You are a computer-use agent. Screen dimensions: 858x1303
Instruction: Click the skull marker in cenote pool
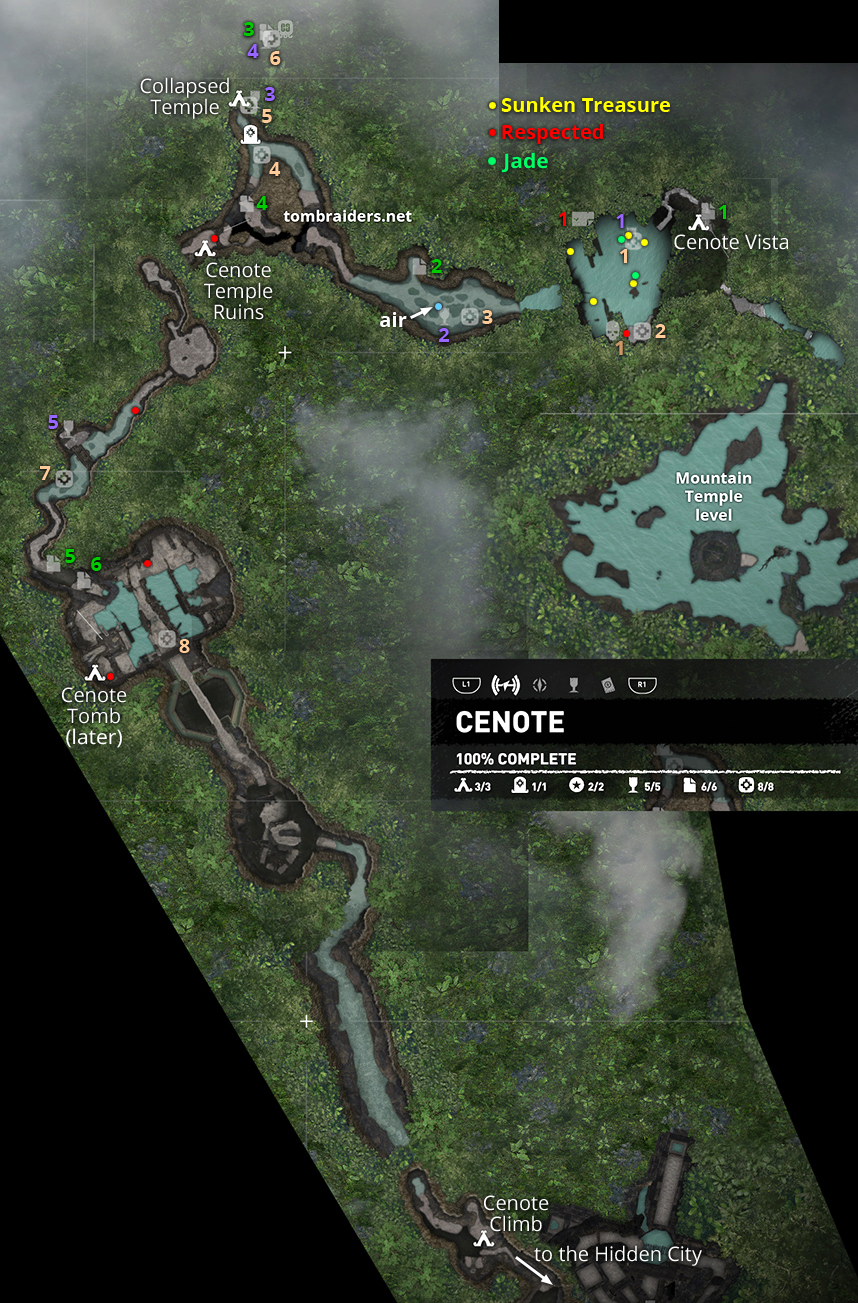pos(613,328)
